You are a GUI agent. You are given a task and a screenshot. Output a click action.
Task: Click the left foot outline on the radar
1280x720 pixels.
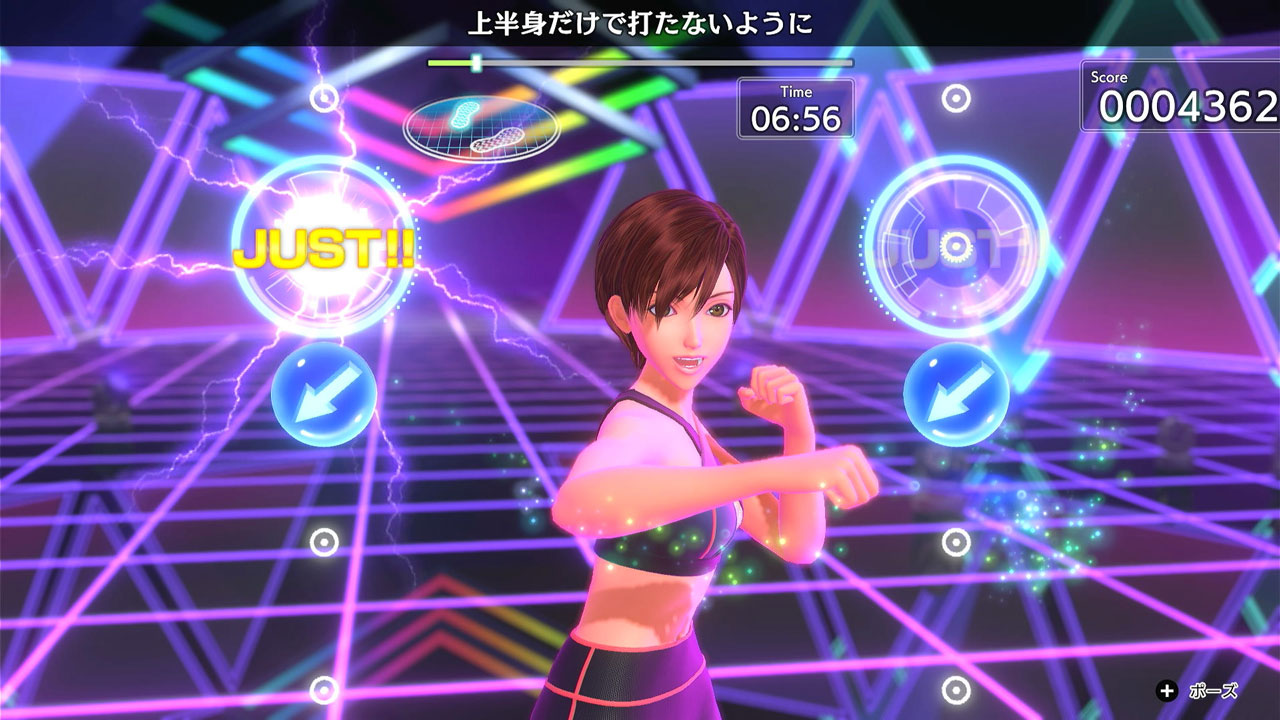click(464, 112)
